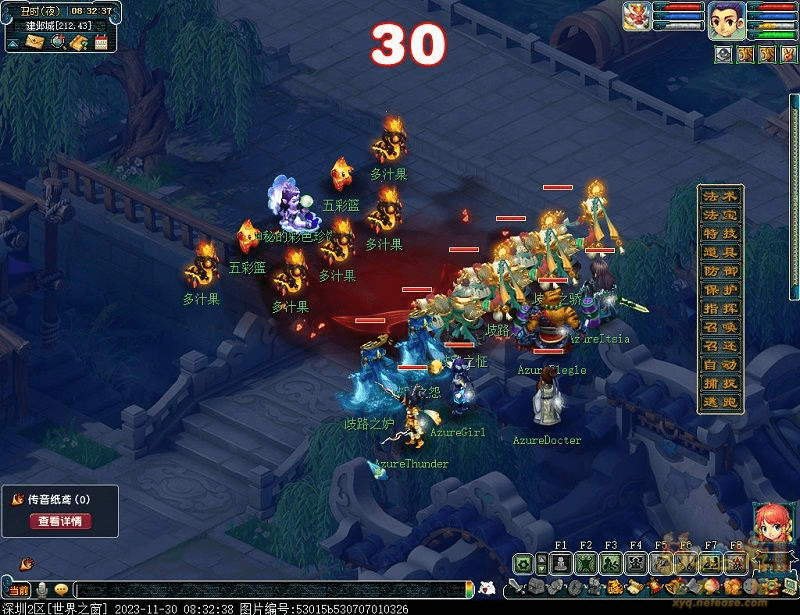Open the help book with question mark
The height and width of the screenshot is (615, 800).
(79, 42)
